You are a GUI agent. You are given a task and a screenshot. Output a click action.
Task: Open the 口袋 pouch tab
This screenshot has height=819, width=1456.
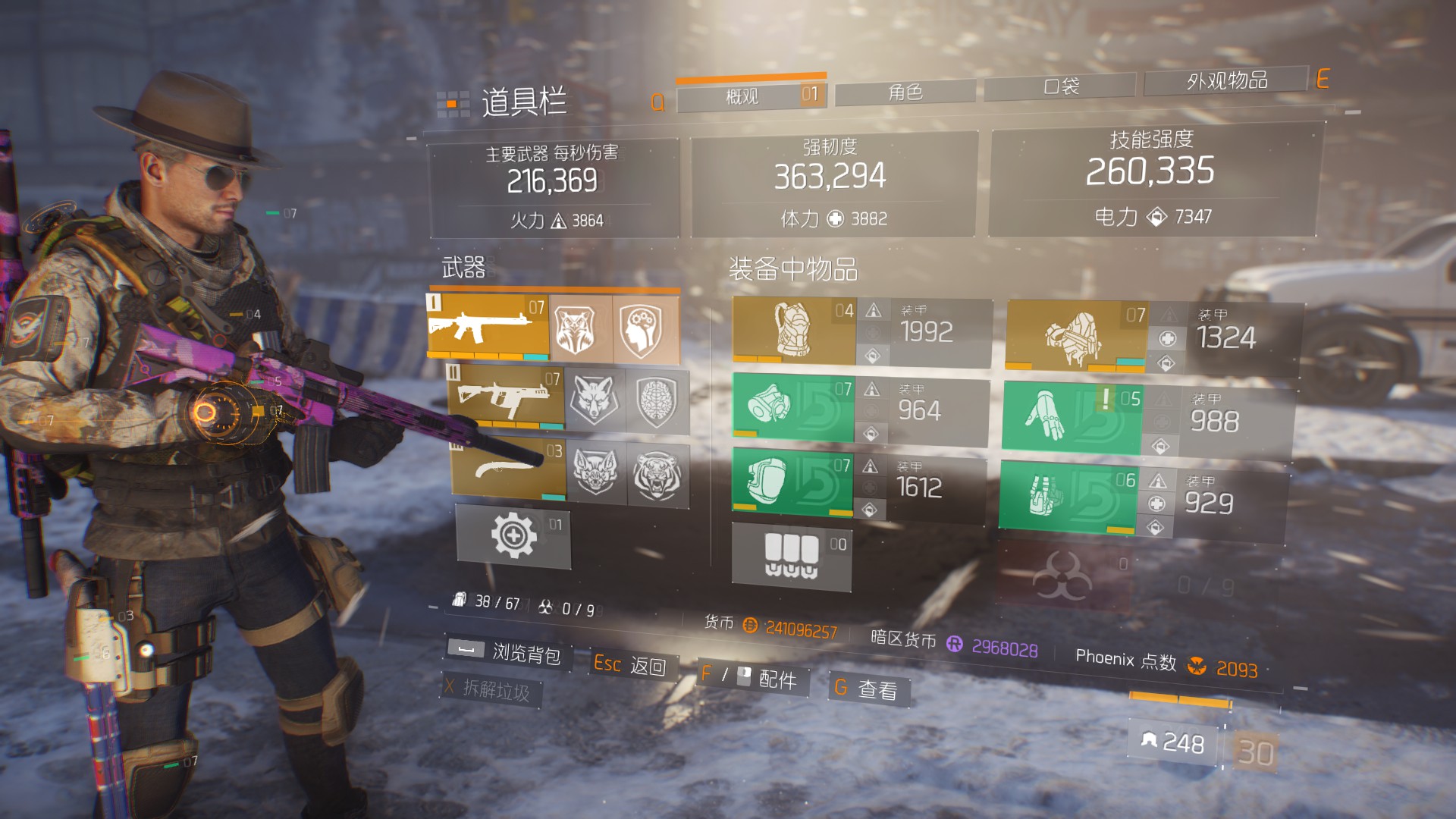pos(1060,86)
